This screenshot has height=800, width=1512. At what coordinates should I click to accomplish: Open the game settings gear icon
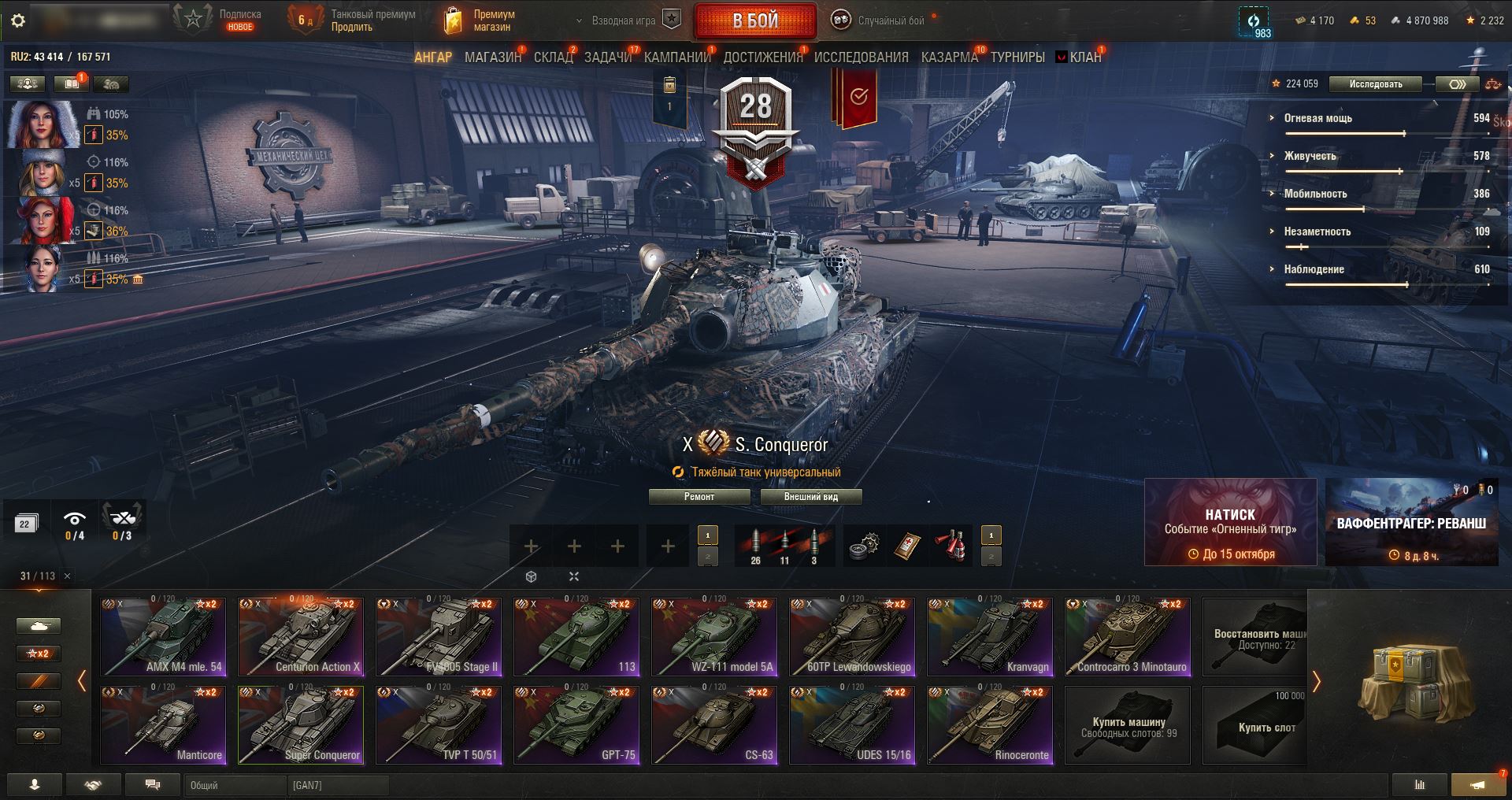click(x=18, y=20)
